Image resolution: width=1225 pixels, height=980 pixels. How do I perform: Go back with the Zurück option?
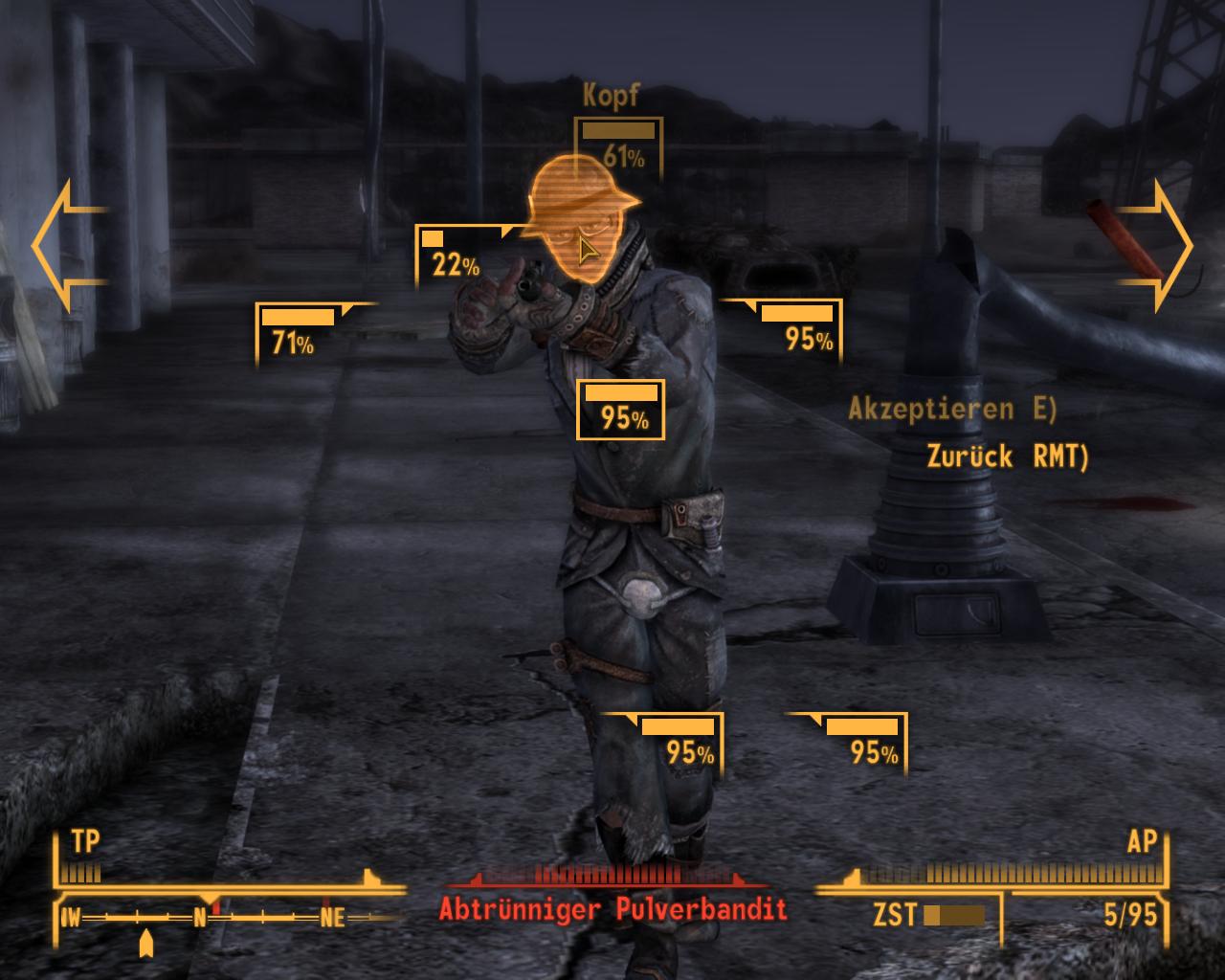pos(1007,457)
